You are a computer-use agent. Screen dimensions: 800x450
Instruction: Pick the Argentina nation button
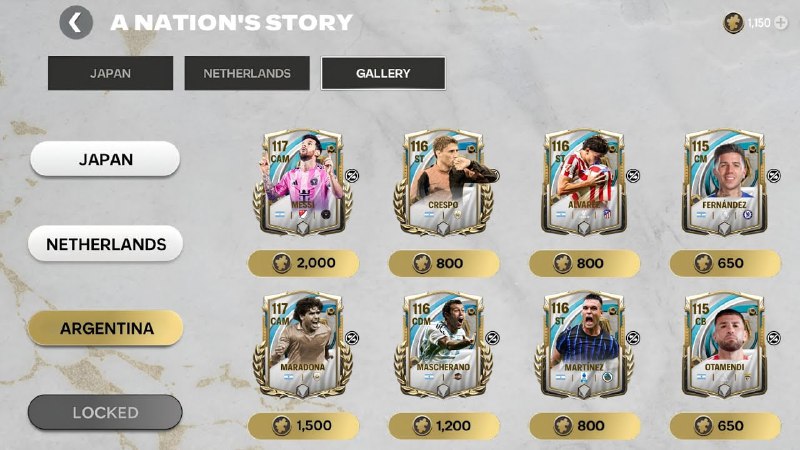pos(105,328)
